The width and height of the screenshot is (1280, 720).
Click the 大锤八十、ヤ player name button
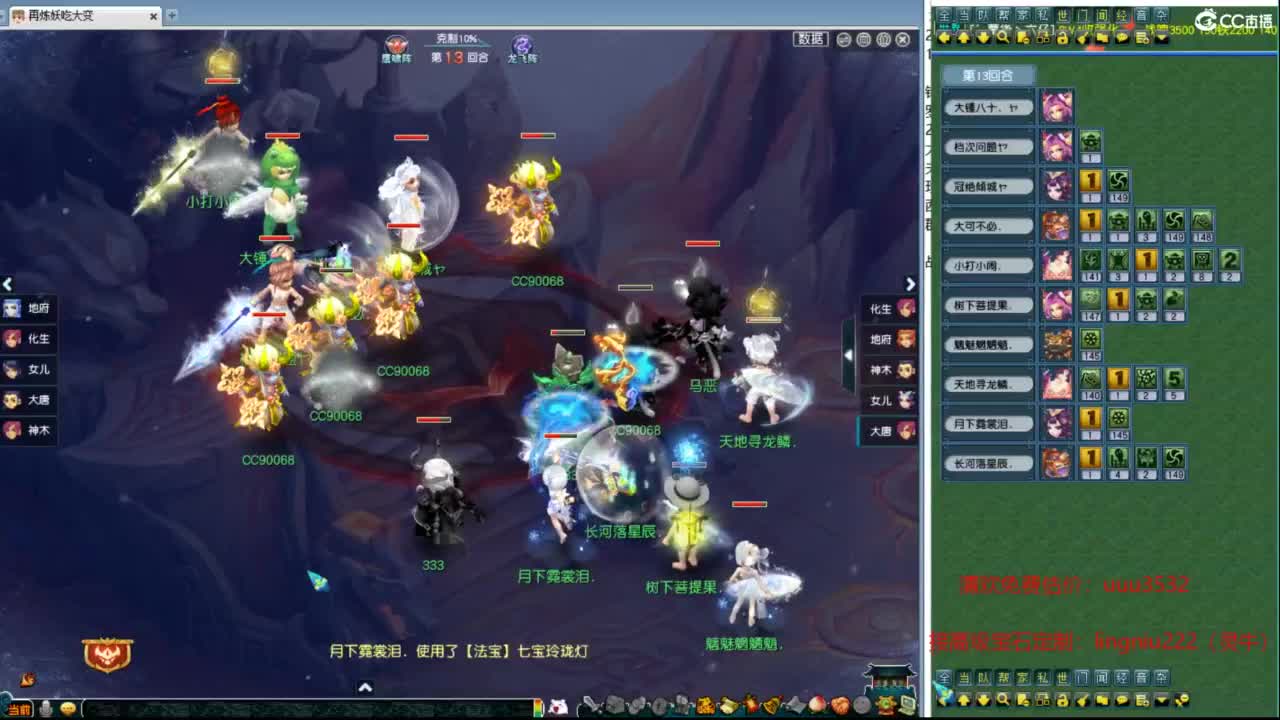point(990,107)
